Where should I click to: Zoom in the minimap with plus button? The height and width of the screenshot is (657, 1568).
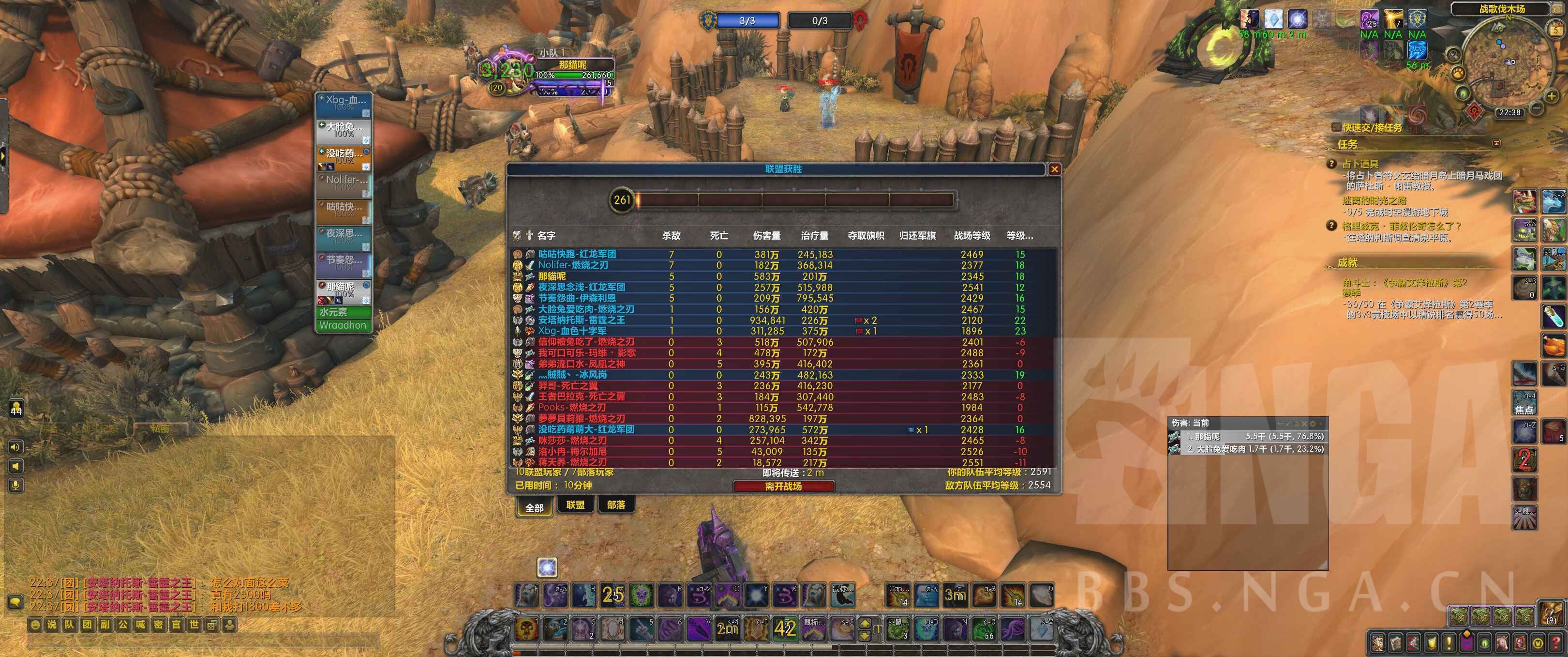point(1552,95)
